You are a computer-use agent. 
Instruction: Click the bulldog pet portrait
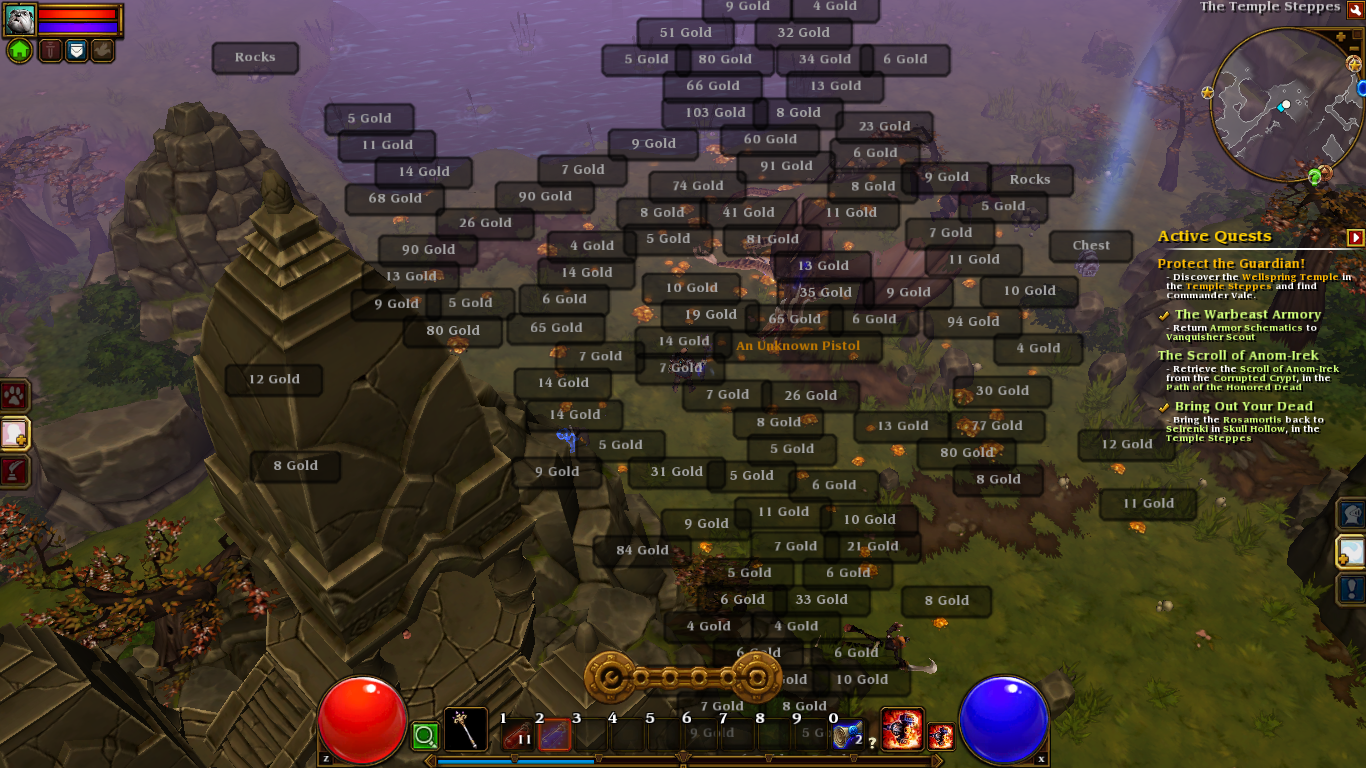pyautogui.click(x=20, y=19)
